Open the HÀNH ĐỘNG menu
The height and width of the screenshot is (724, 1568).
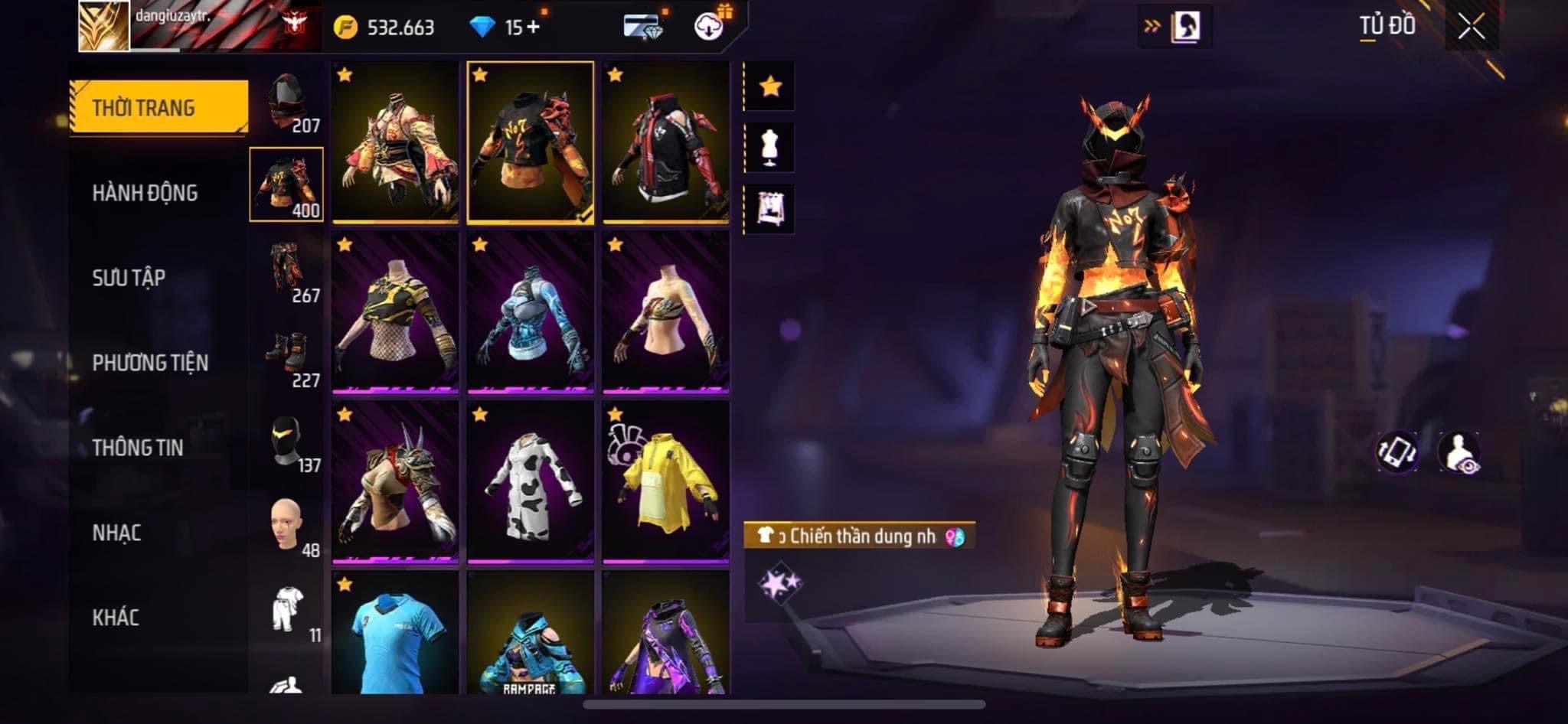click(x=145, y=193)
